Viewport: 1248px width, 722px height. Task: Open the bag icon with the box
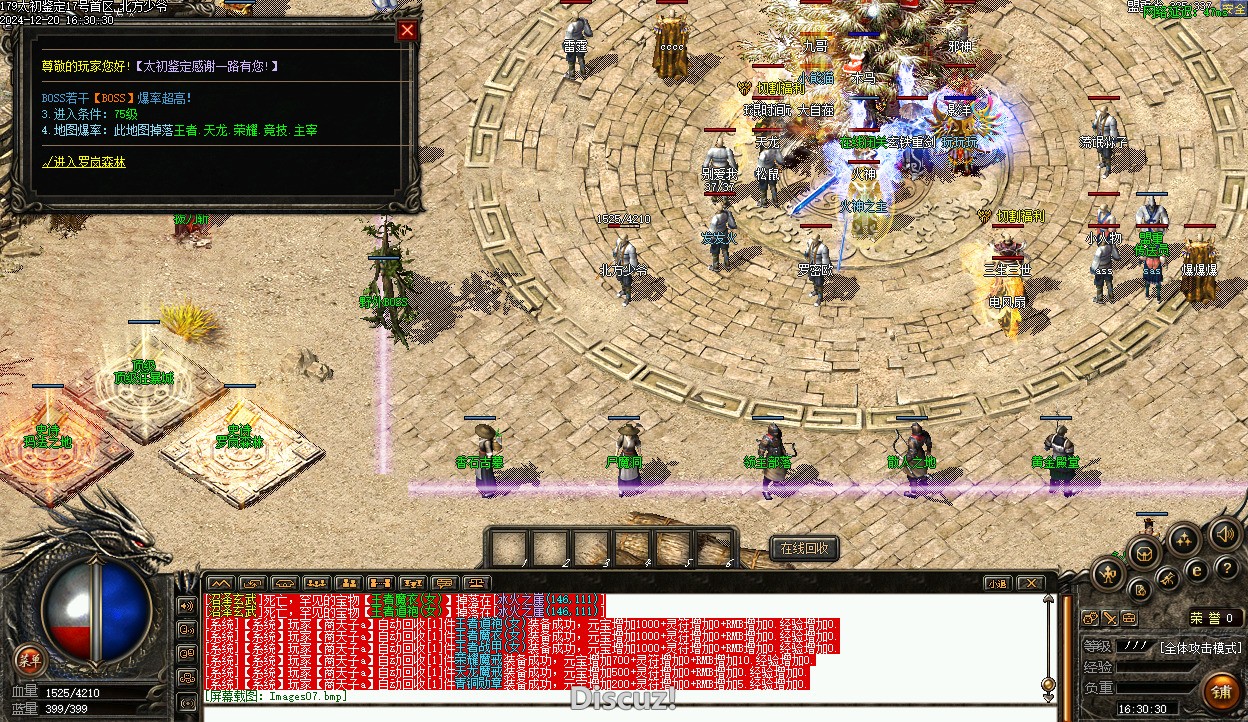1145,553
